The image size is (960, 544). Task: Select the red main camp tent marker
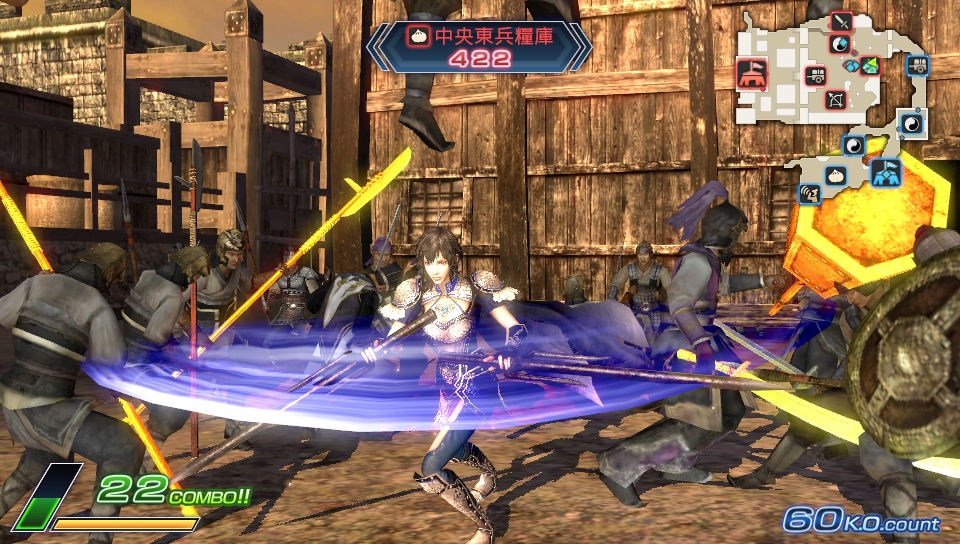749,71
